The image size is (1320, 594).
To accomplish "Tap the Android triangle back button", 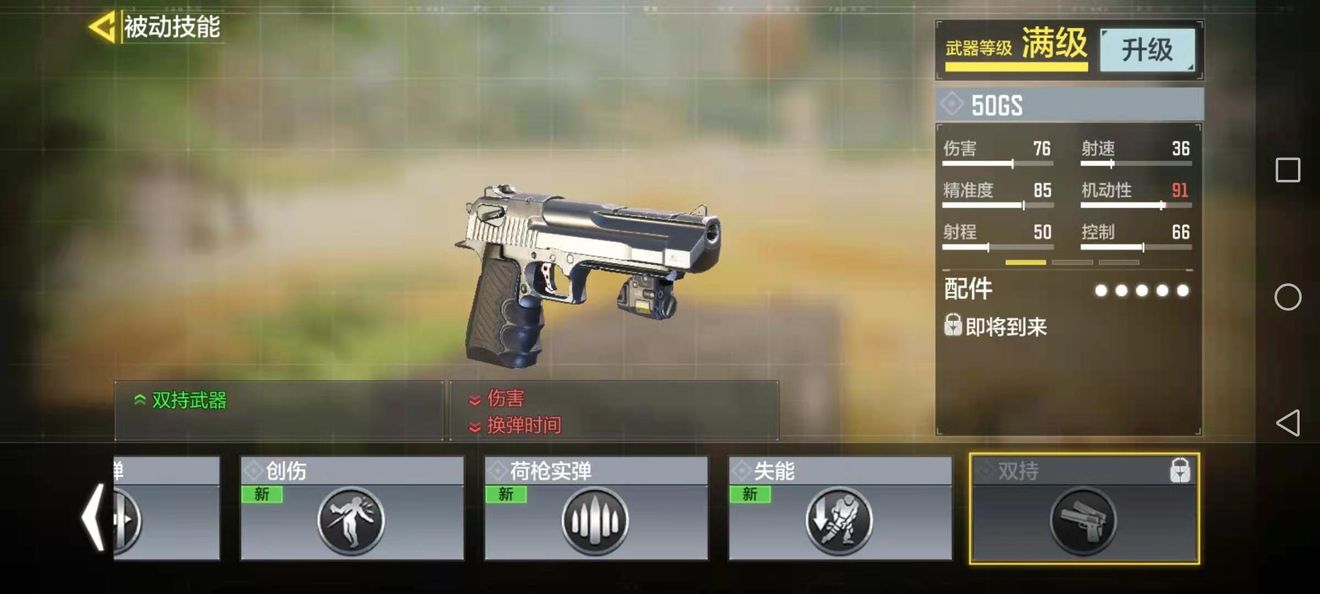I will click(1287, 423).
